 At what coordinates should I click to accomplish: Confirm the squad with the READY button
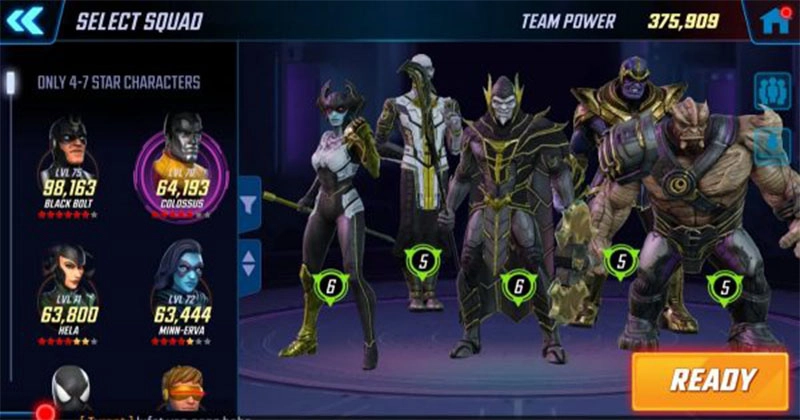coord(711,380)
